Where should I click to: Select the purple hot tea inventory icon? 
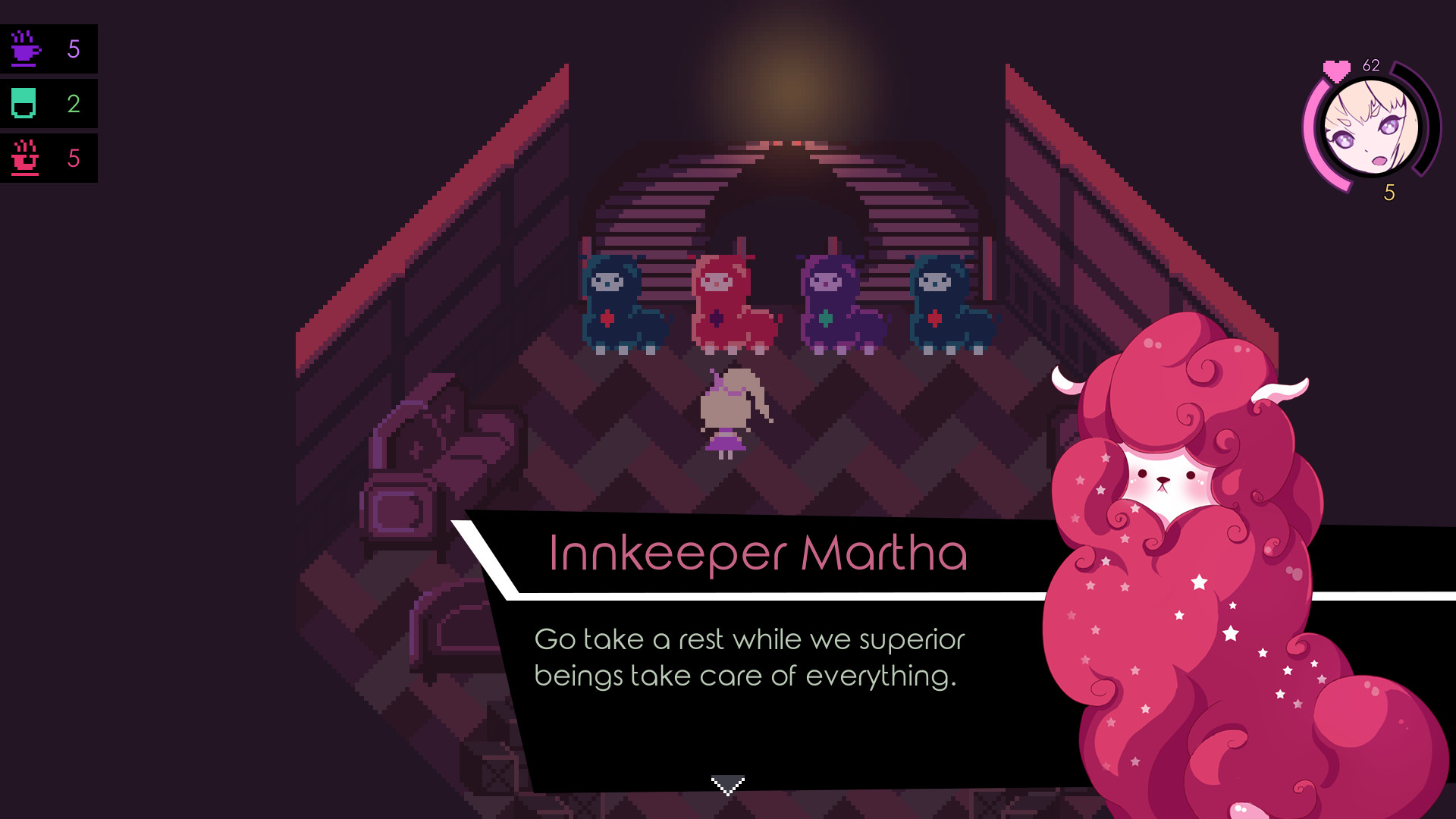(x=25, y=48)
